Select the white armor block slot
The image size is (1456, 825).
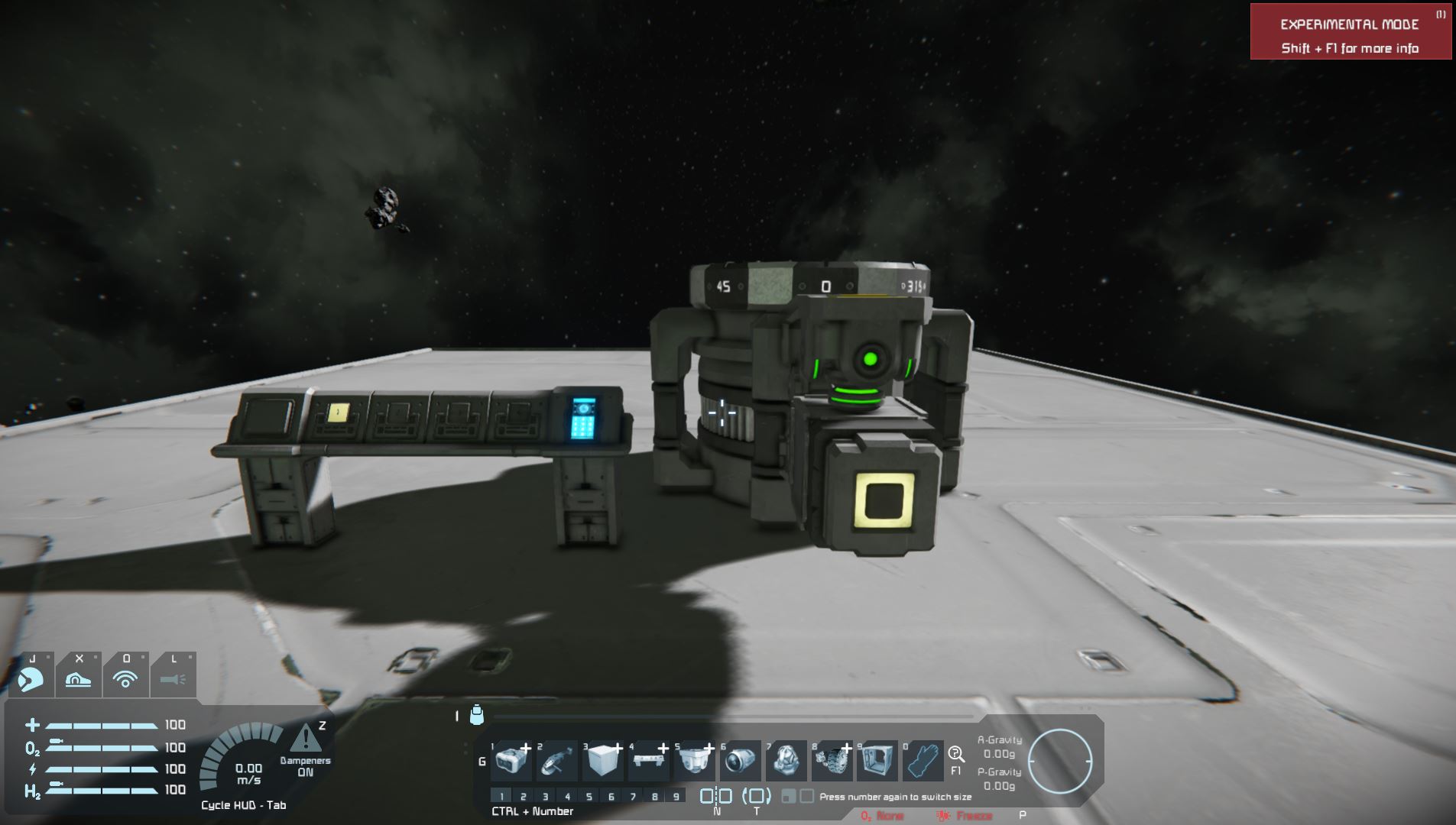click(603, 761)
